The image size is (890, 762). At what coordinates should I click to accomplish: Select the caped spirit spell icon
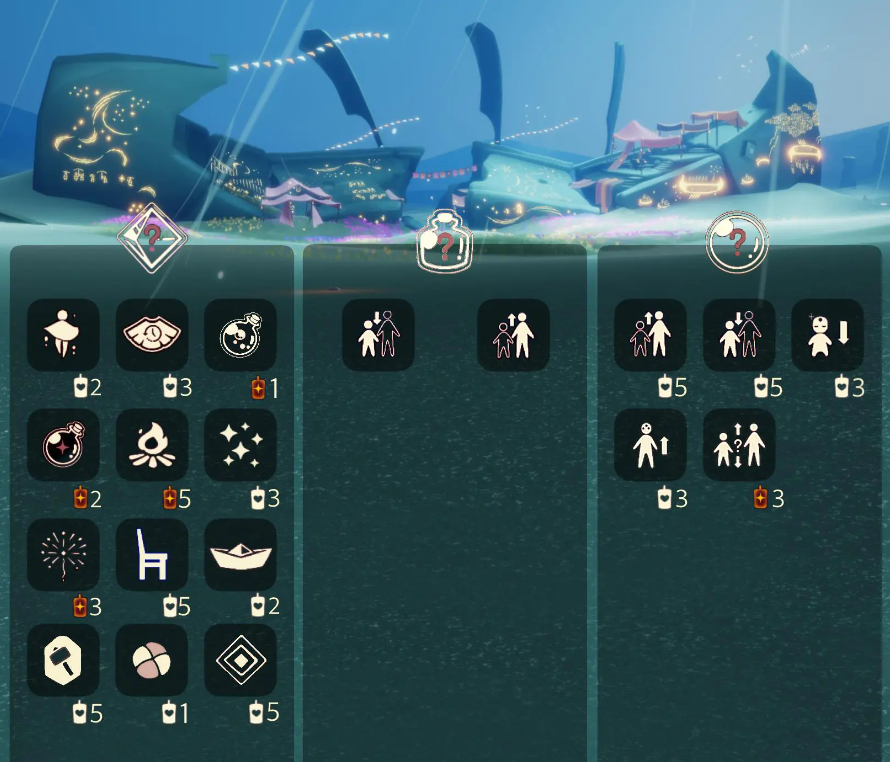(x=63, y=335)
